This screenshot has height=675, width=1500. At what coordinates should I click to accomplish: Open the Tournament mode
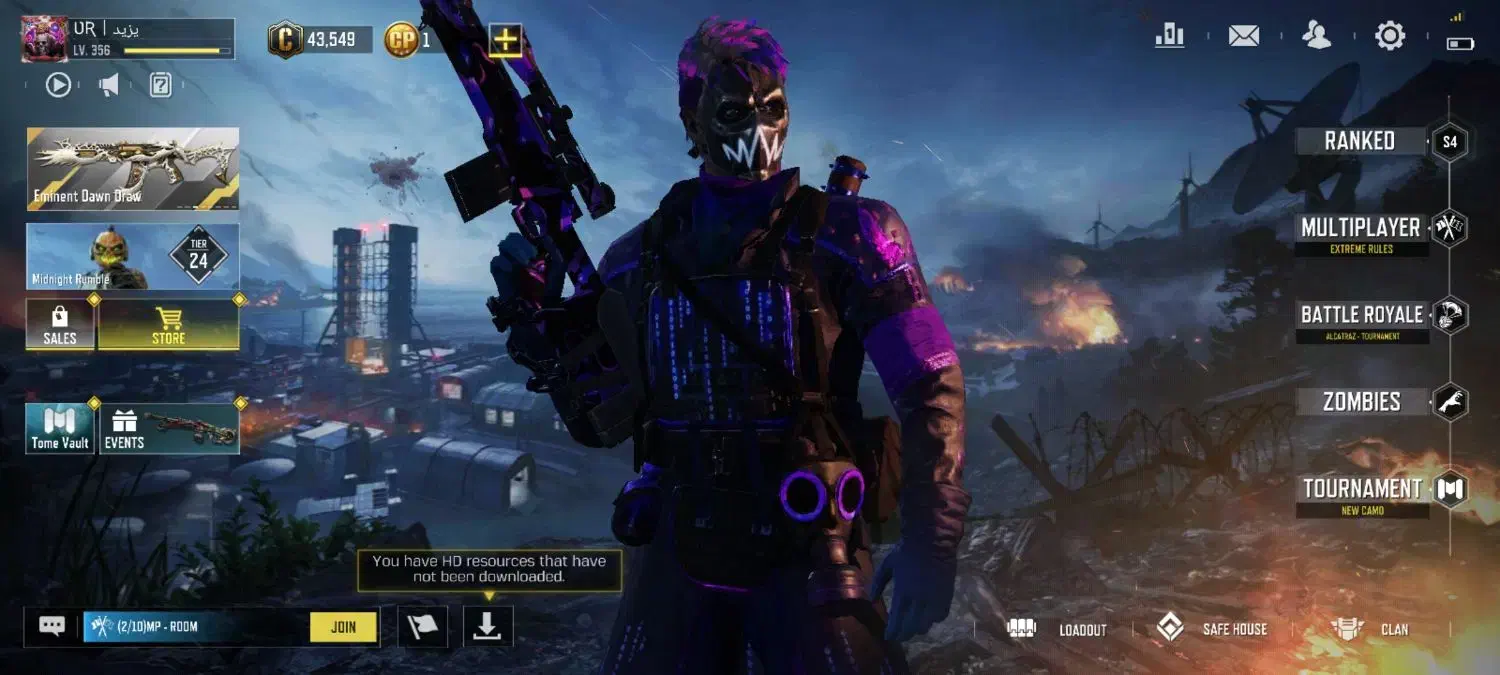(x=1363, y=489)
